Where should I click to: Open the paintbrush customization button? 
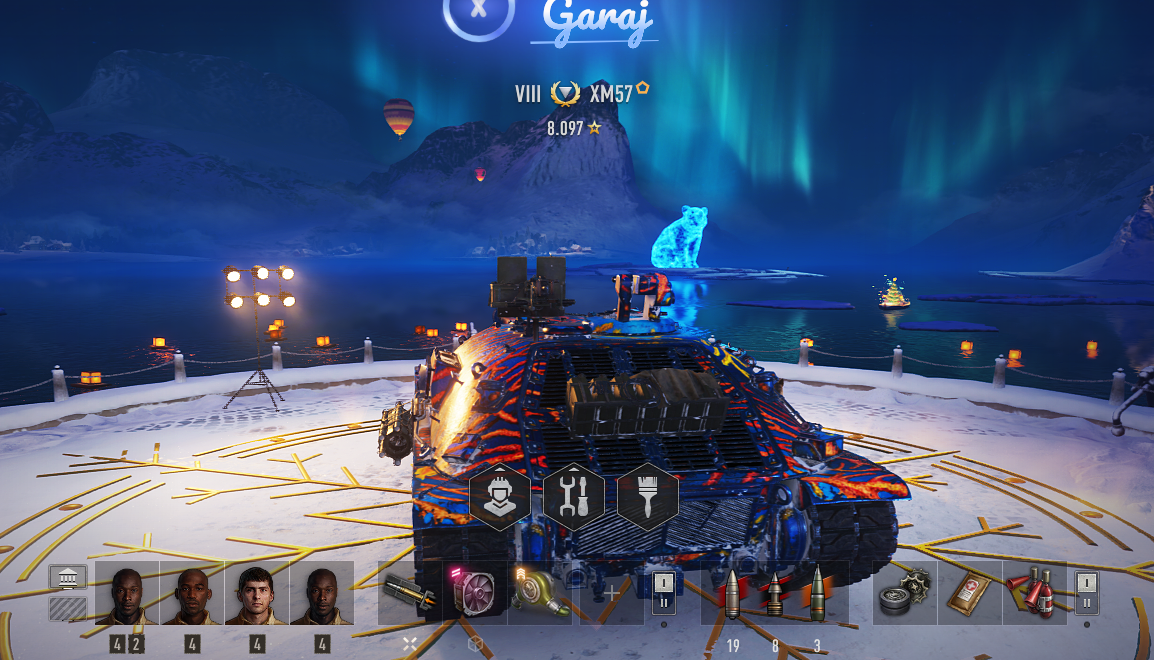coord(647,497)
